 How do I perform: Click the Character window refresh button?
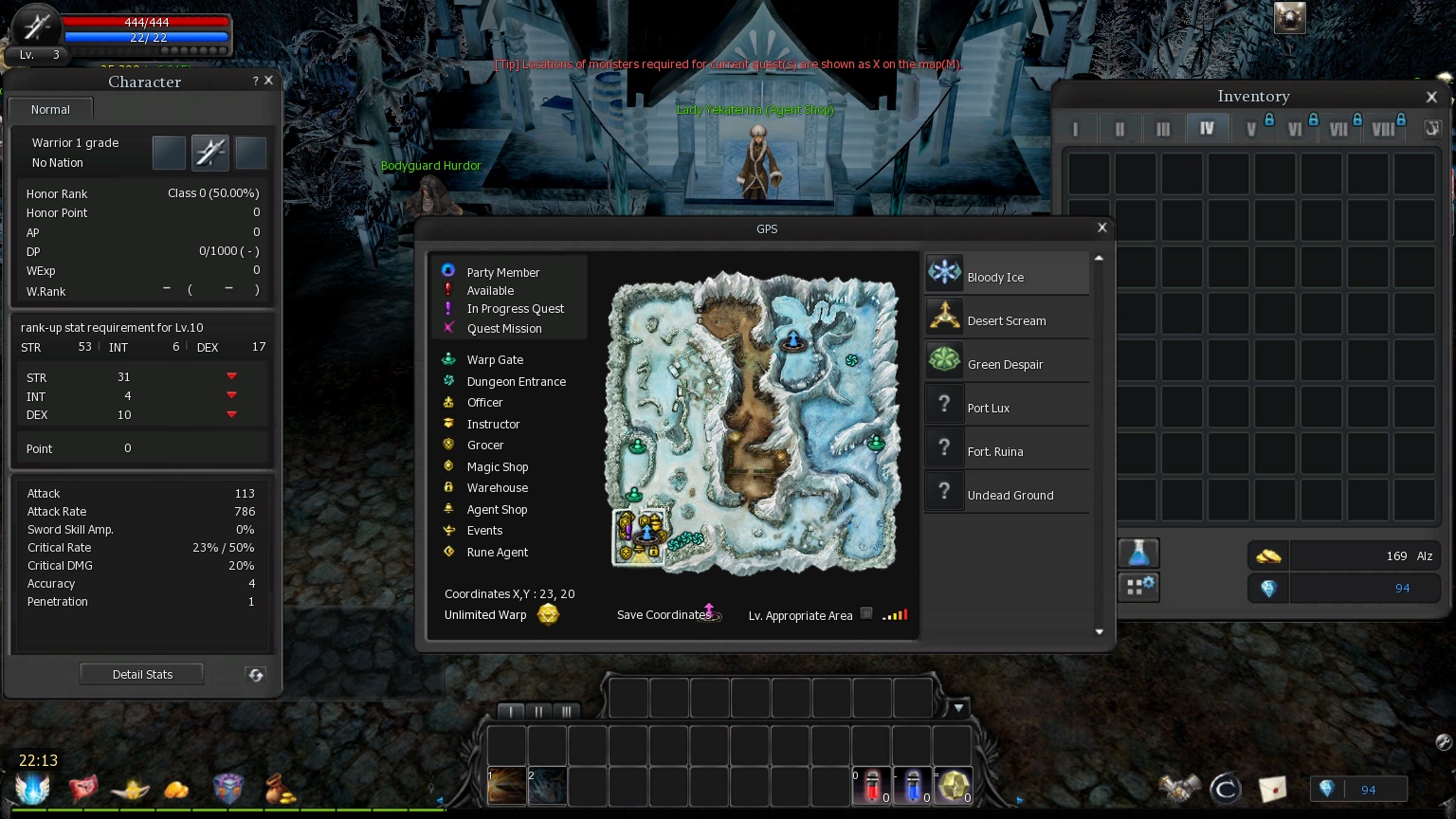click(256, 674)
